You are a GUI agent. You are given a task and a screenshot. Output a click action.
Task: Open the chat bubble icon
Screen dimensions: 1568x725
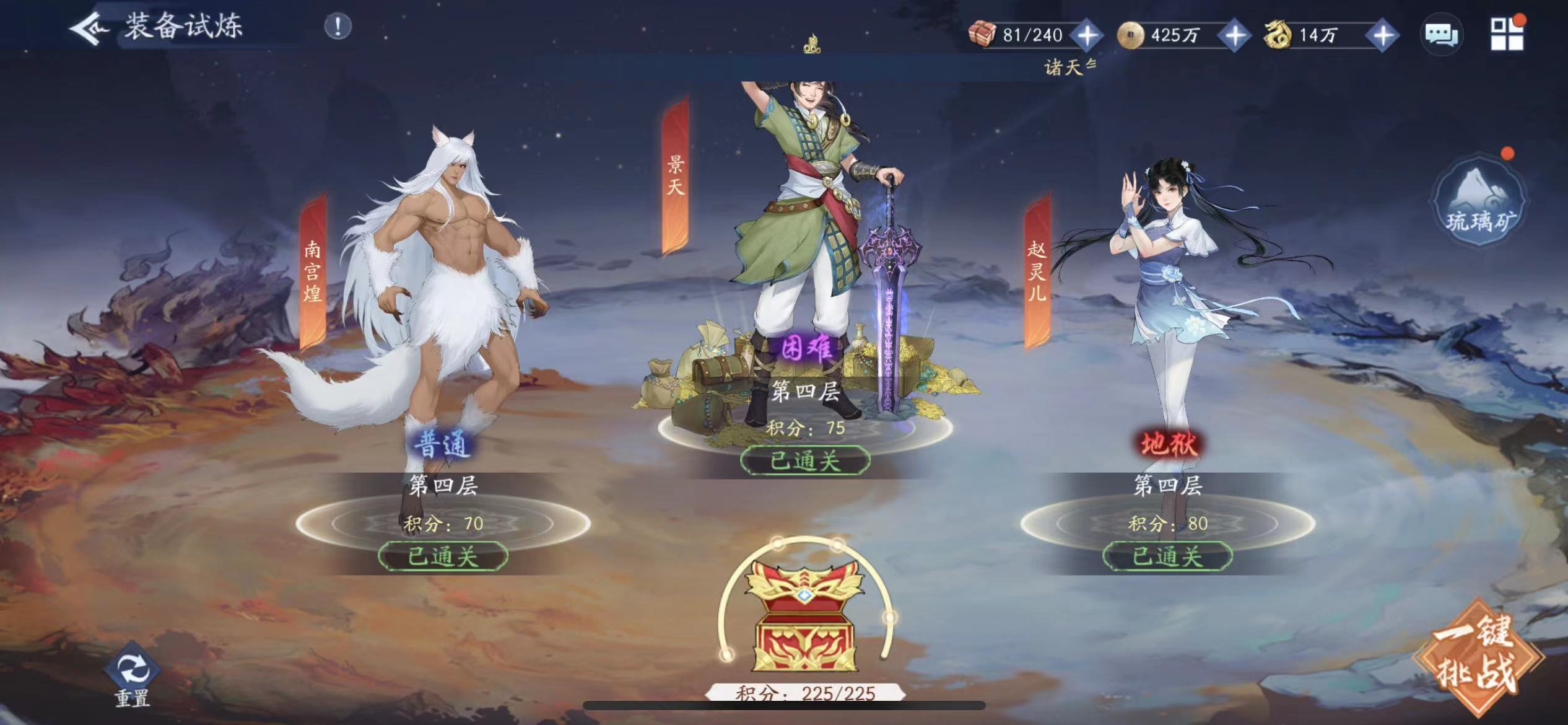[1442, 34]
